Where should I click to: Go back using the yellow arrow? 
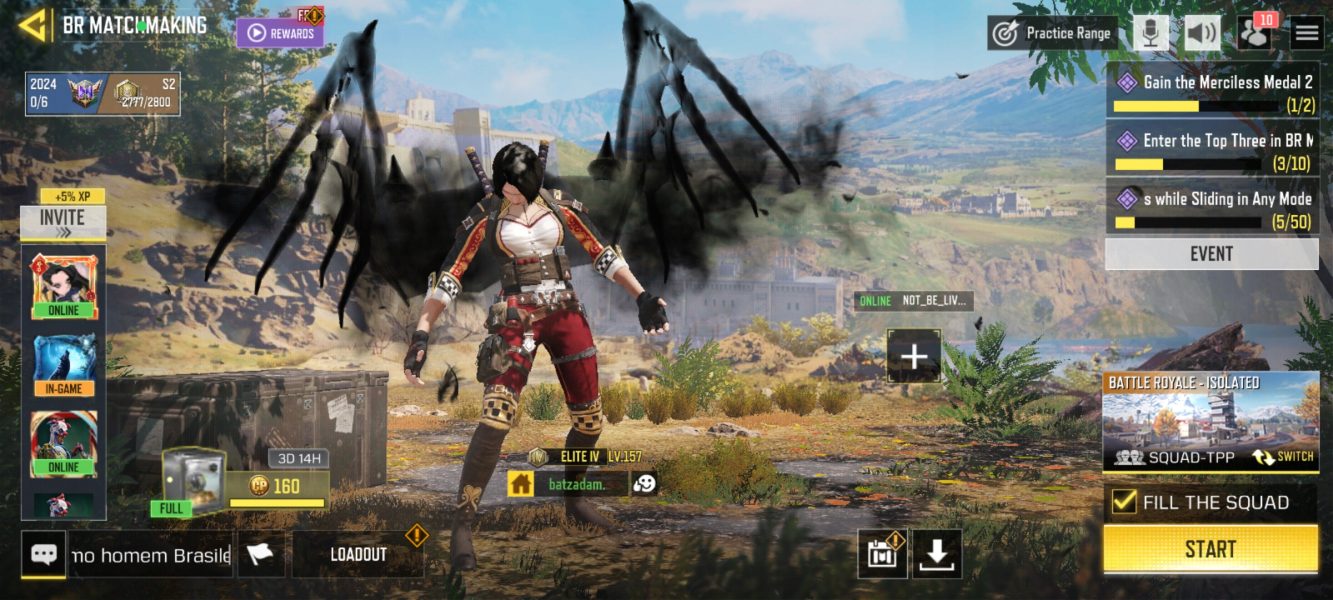point(33,25)
